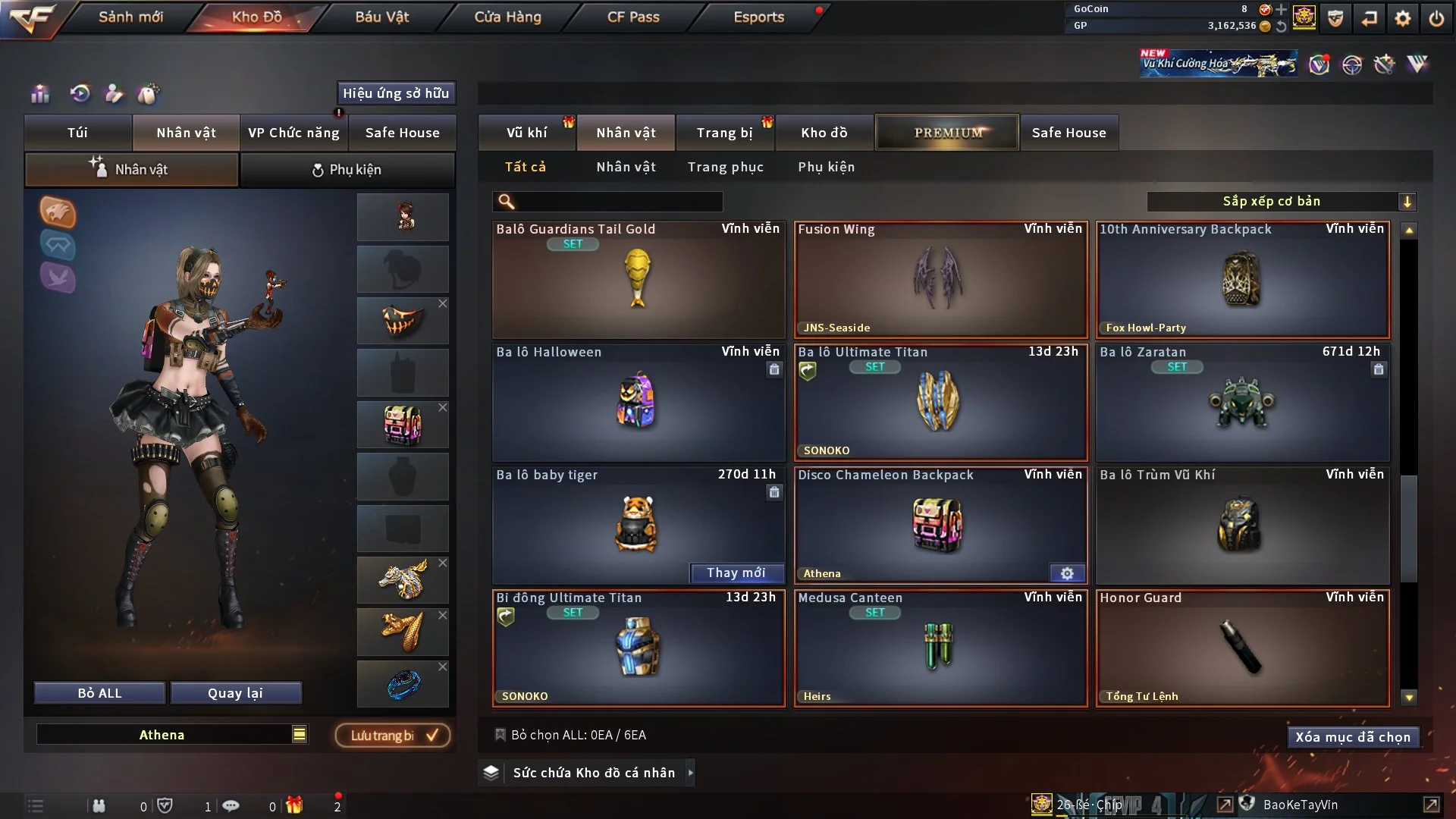1456x819 pixels.
Task: Go to the Sảnh mới lobby tab
Action: coord(130,17)
